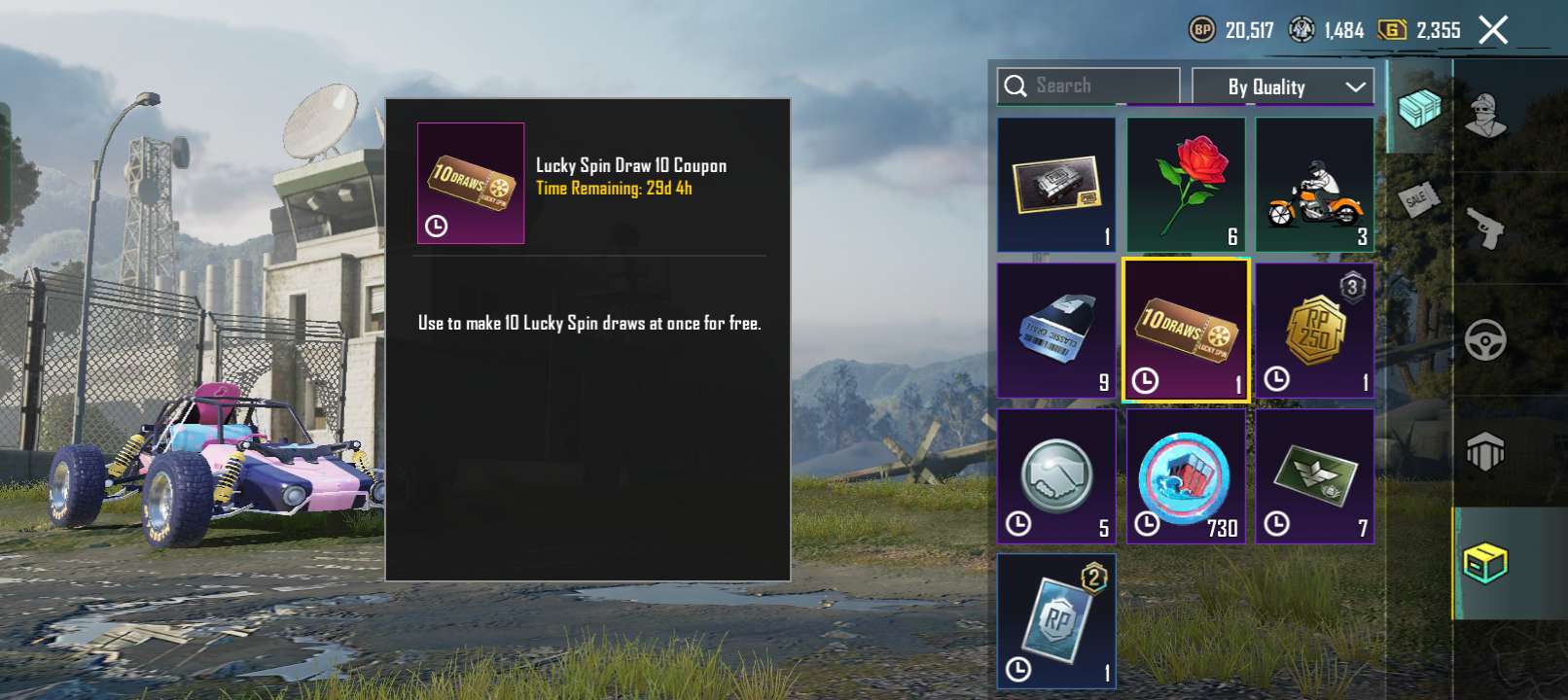Open the Classic Crate Coupon stack

pyautogui.click(x=1056, y=329)
